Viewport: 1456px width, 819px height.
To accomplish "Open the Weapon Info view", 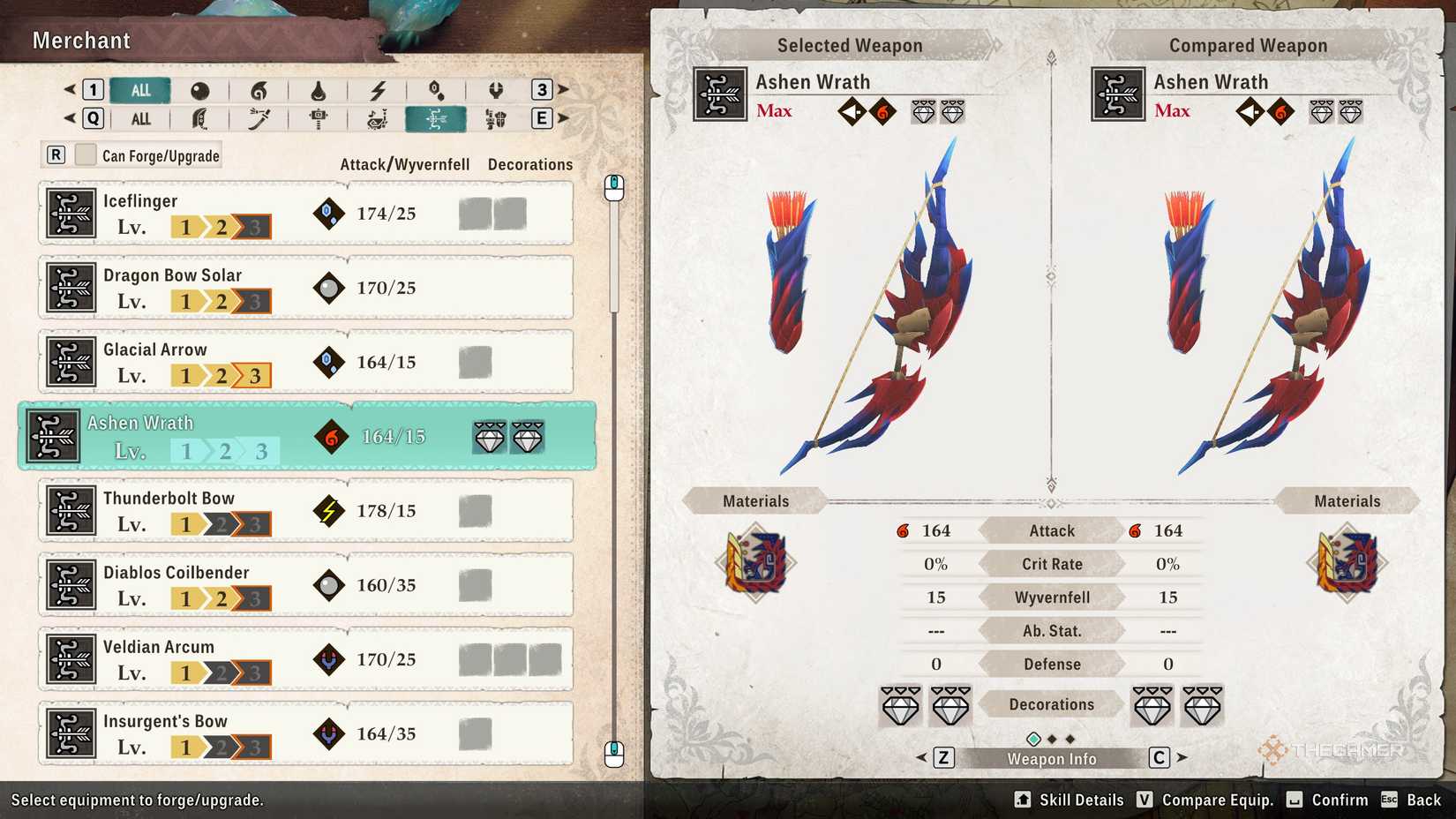I will point(1050,757).
